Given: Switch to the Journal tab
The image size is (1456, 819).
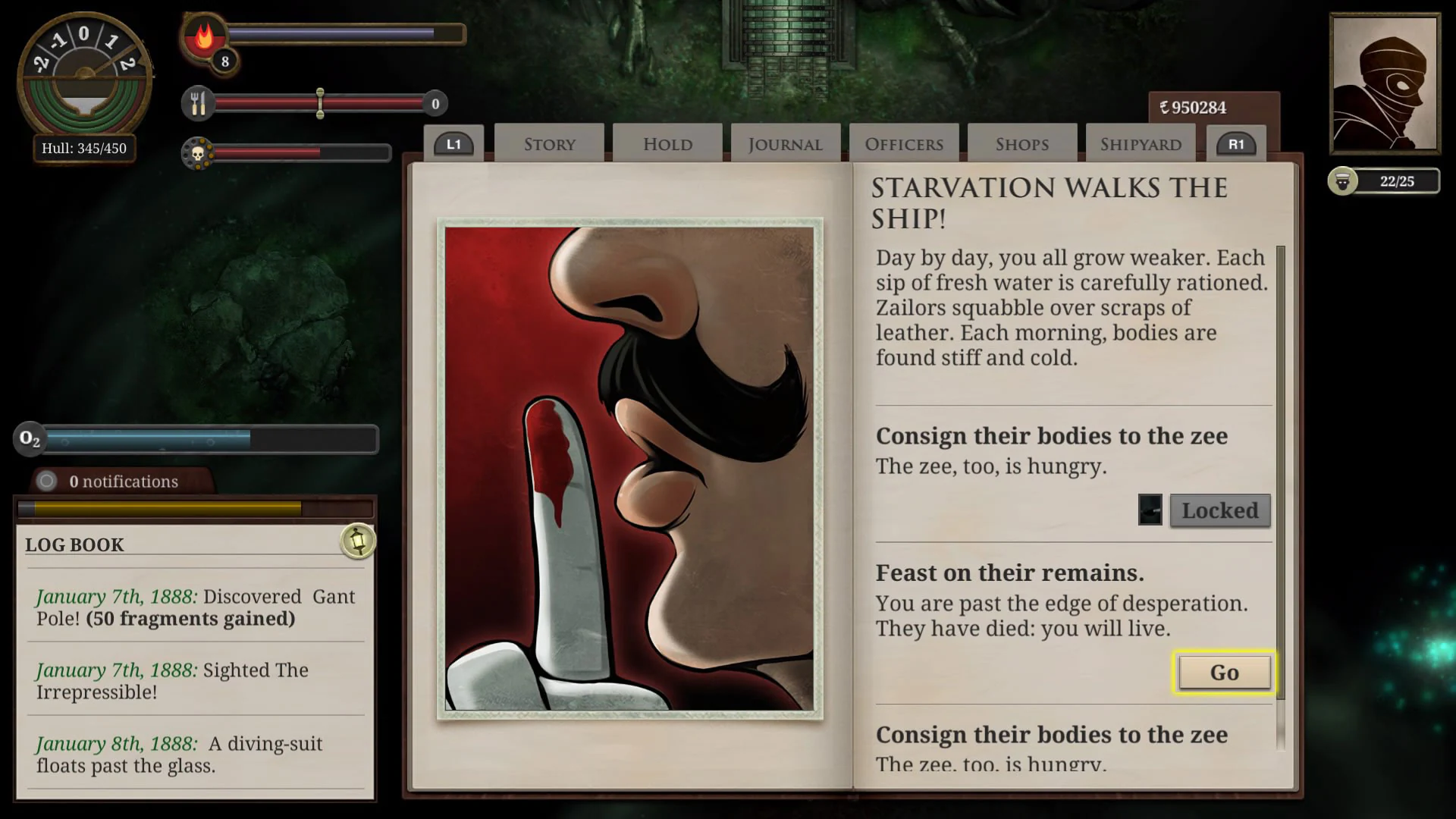Looking at the screenshot, I should point(785,143).
